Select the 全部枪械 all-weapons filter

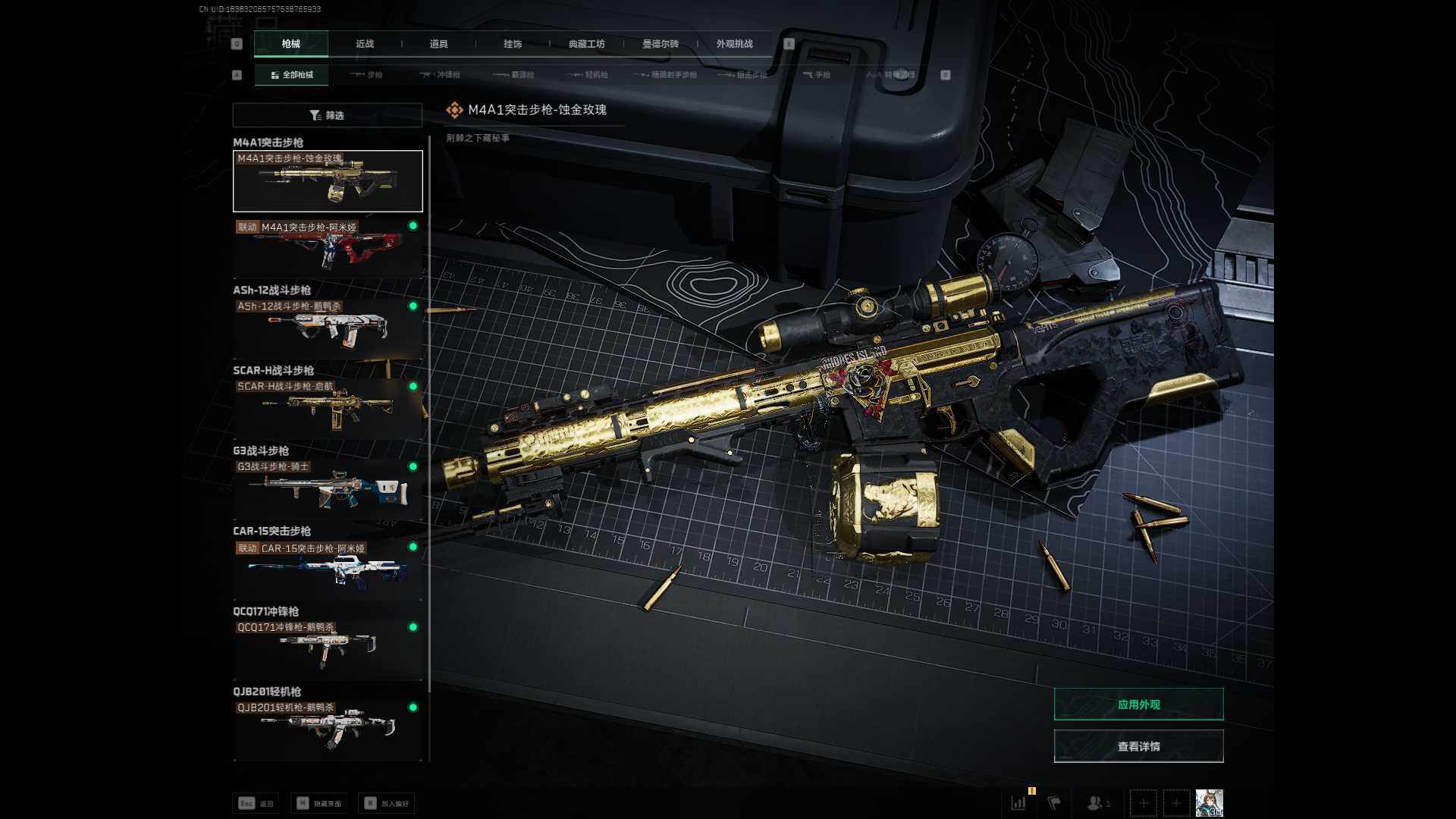292,75
